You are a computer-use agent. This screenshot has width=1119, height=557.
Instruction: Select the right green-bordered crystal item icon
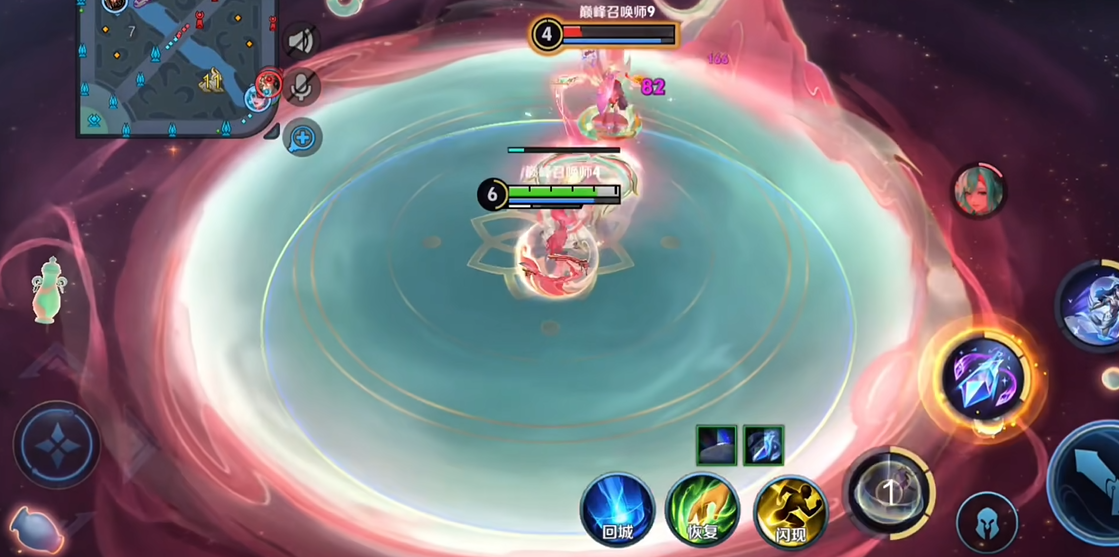763,445
